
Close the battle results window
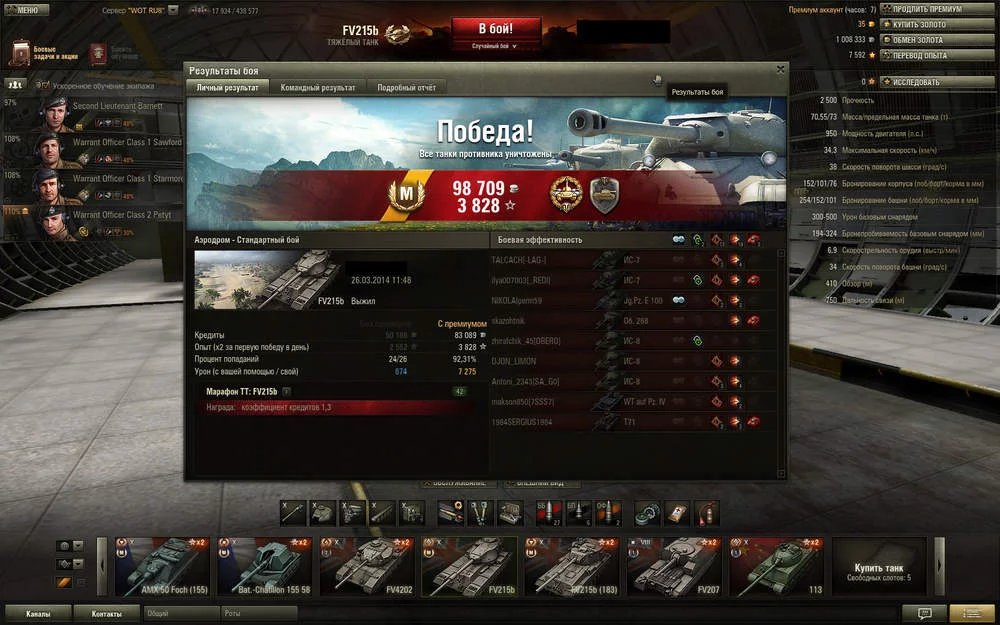pos(781,69)
